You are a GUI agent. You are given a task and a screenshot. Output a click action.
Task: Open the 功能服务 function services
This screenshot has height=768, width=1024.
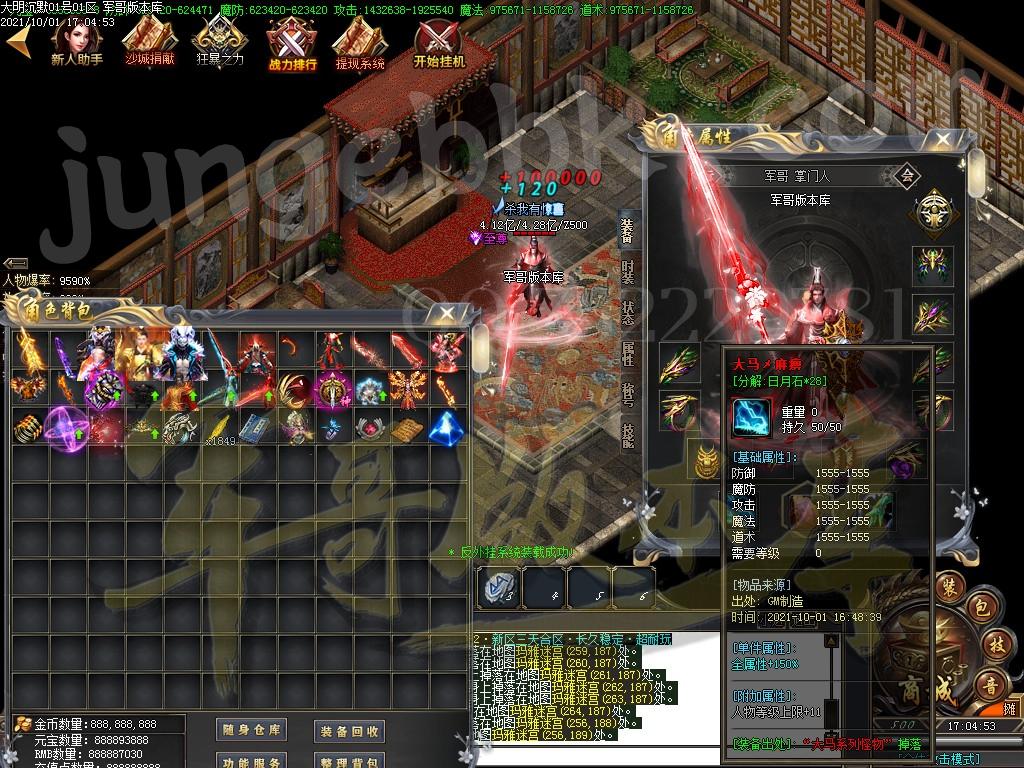pyautogui.click(x=251, y=762)
